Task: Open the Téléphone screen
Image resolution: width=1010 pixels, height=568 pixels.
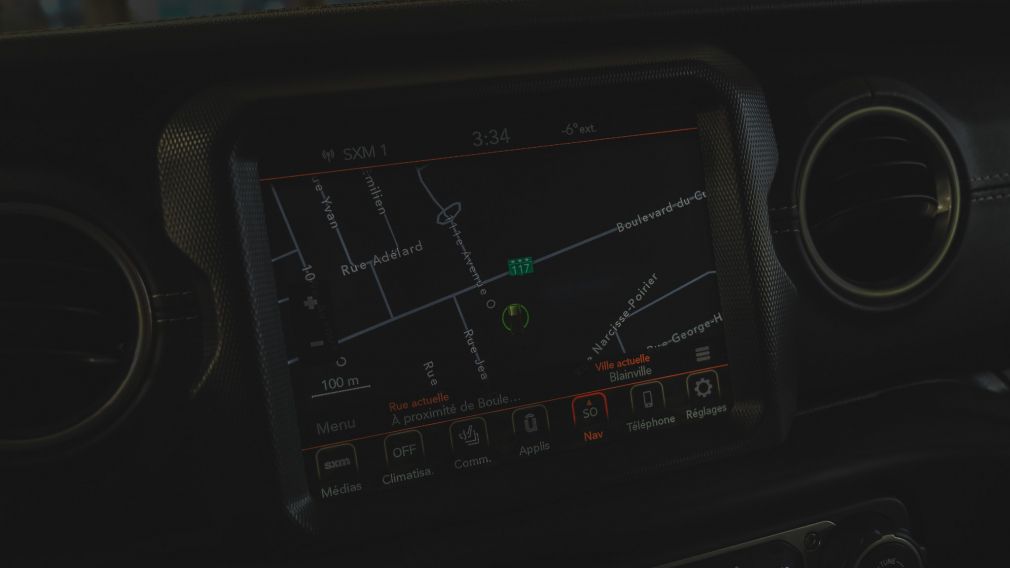Action: coord(648,400)
